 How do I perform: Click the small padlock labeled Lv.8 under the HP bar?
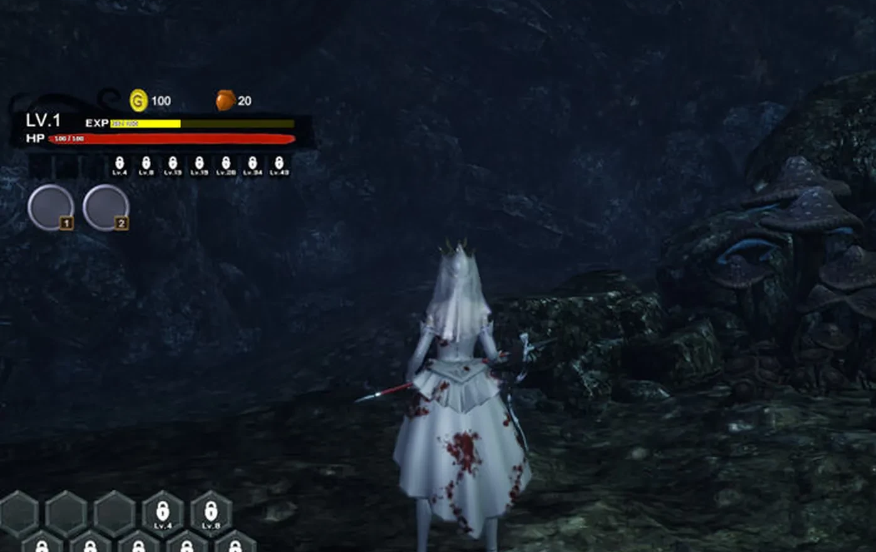tap(146, 164)
